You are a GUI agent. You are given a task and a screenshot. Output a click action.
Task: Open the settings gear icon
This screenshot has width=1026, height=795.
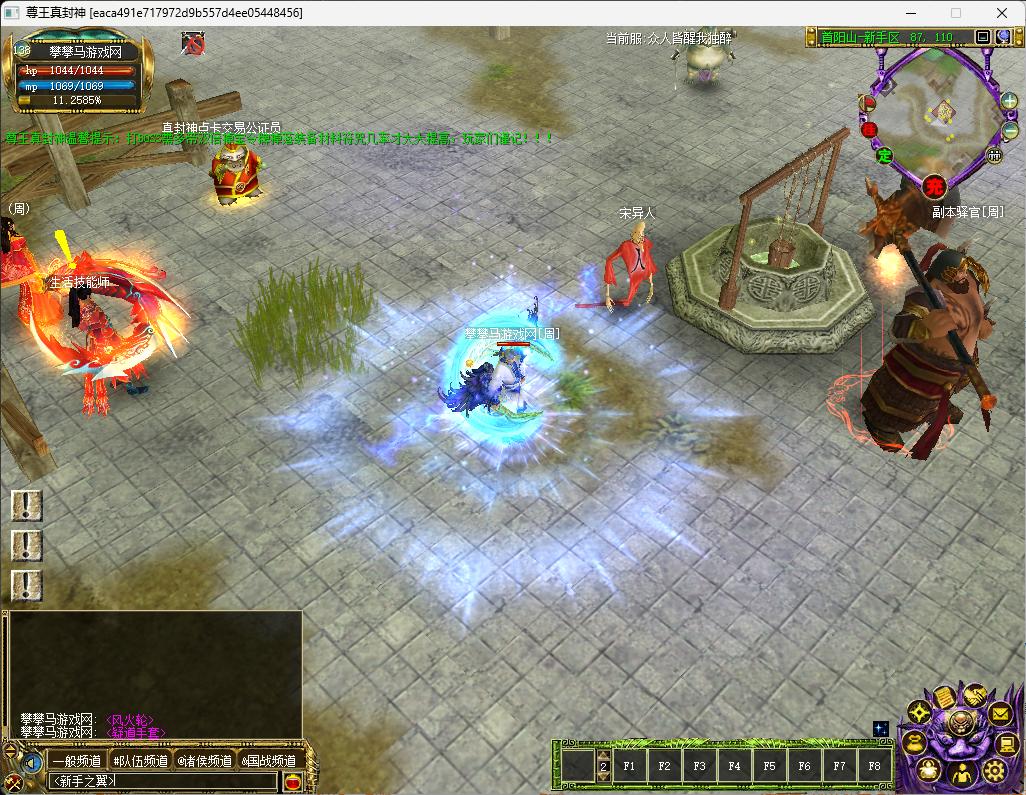point(994,770)
